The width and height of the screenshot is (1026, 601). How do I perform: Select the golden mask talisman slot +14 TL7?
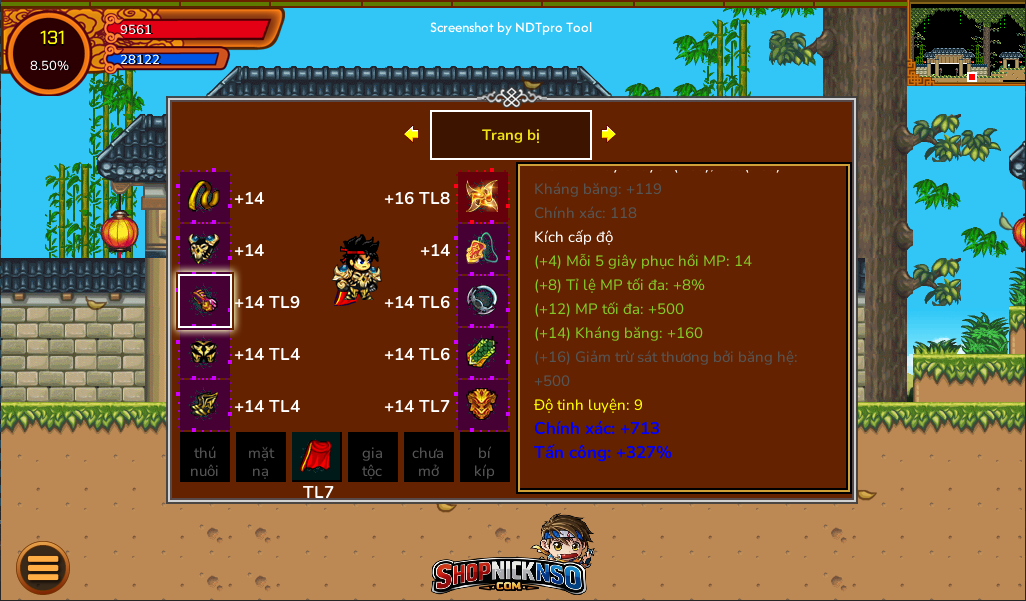[x=483, y=405]
